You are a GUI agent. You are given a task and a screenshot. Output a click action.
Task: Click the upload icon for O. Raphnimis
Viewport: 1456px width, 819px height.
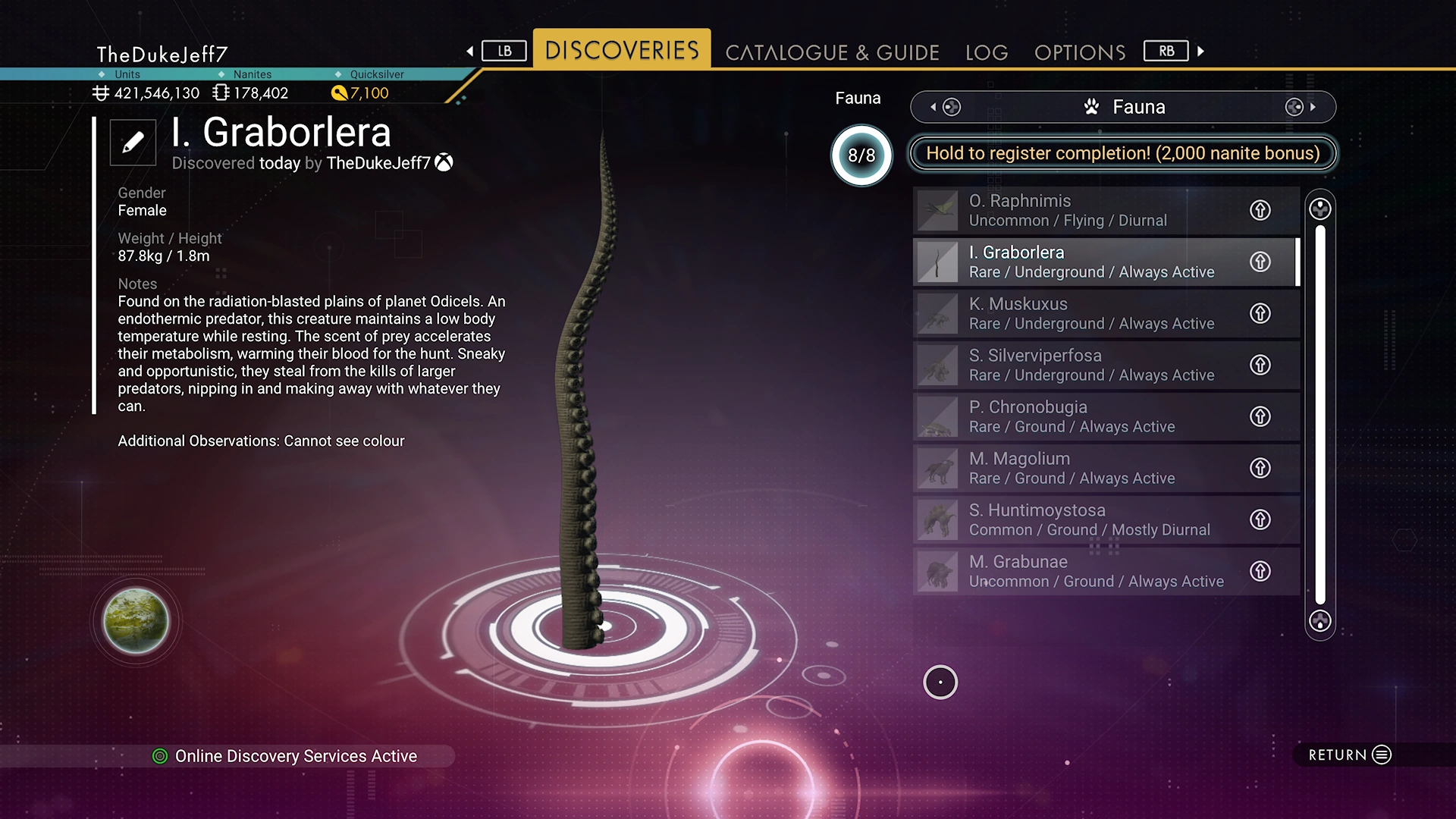(x=1260, y=210)
